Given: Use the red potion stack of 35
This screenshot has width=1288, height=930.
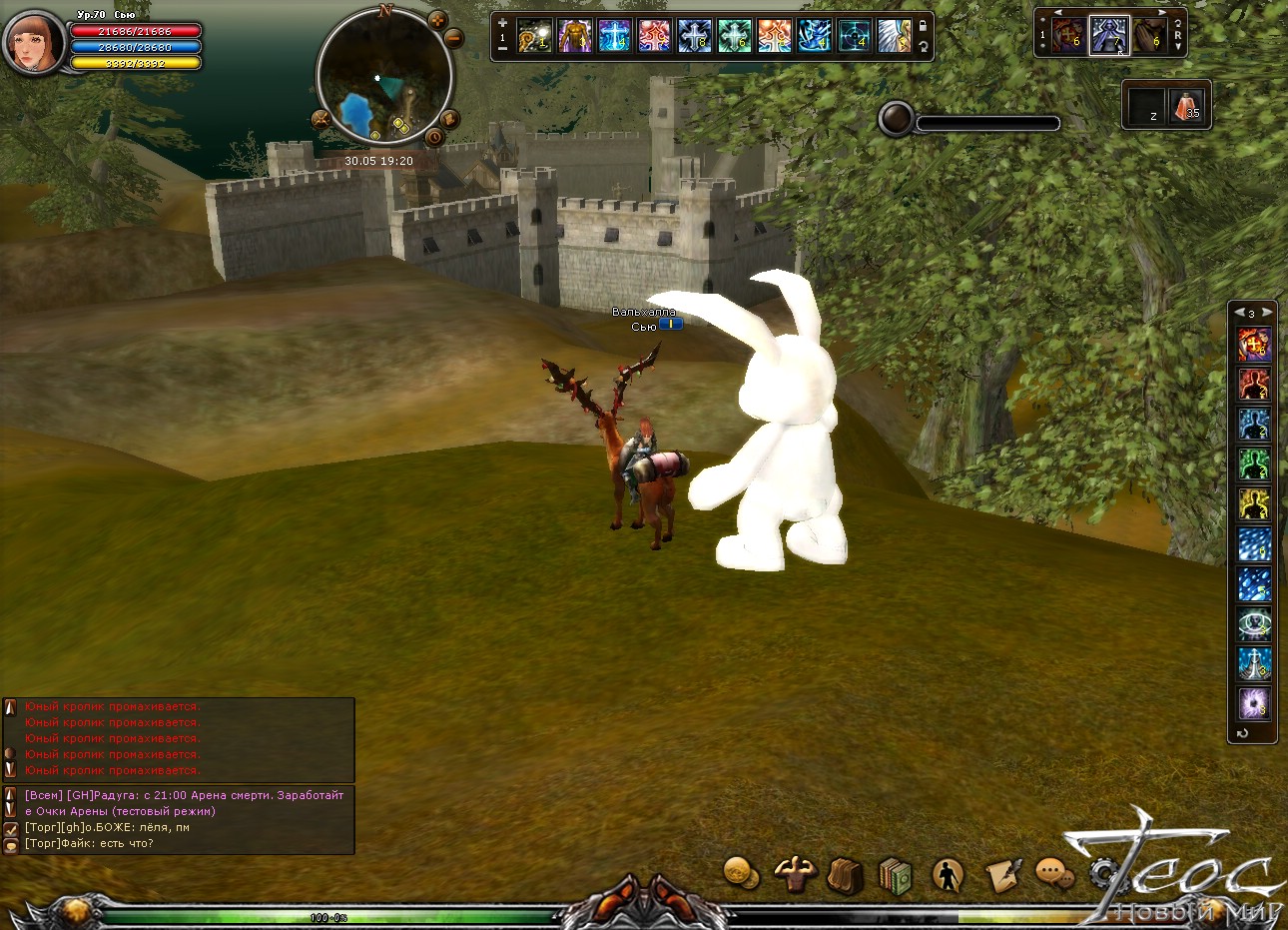Looking at the screenshot, I should 1187,105.
